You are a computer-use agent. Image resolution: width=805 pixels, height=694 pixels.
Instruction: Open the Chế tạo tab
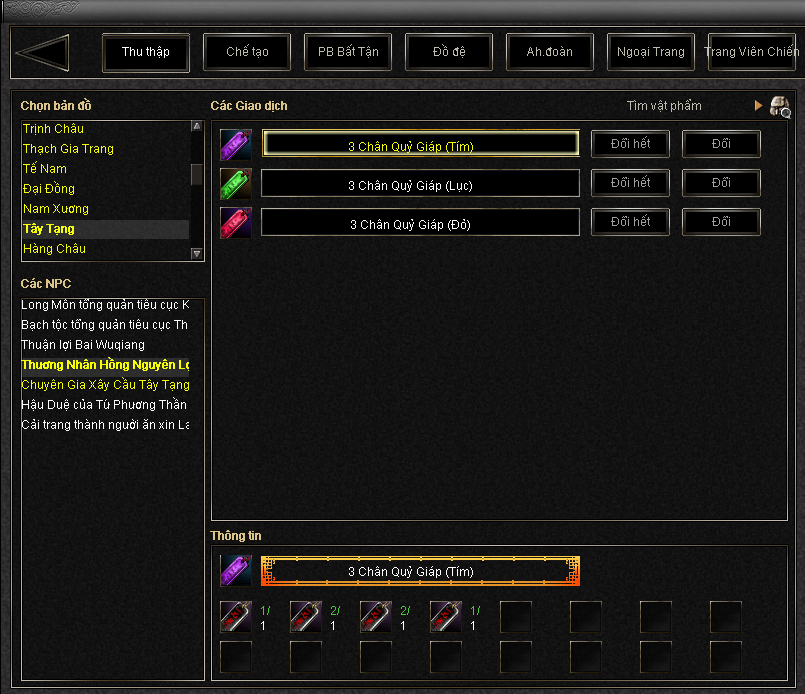pyautogui.click(x=247, y=52)
